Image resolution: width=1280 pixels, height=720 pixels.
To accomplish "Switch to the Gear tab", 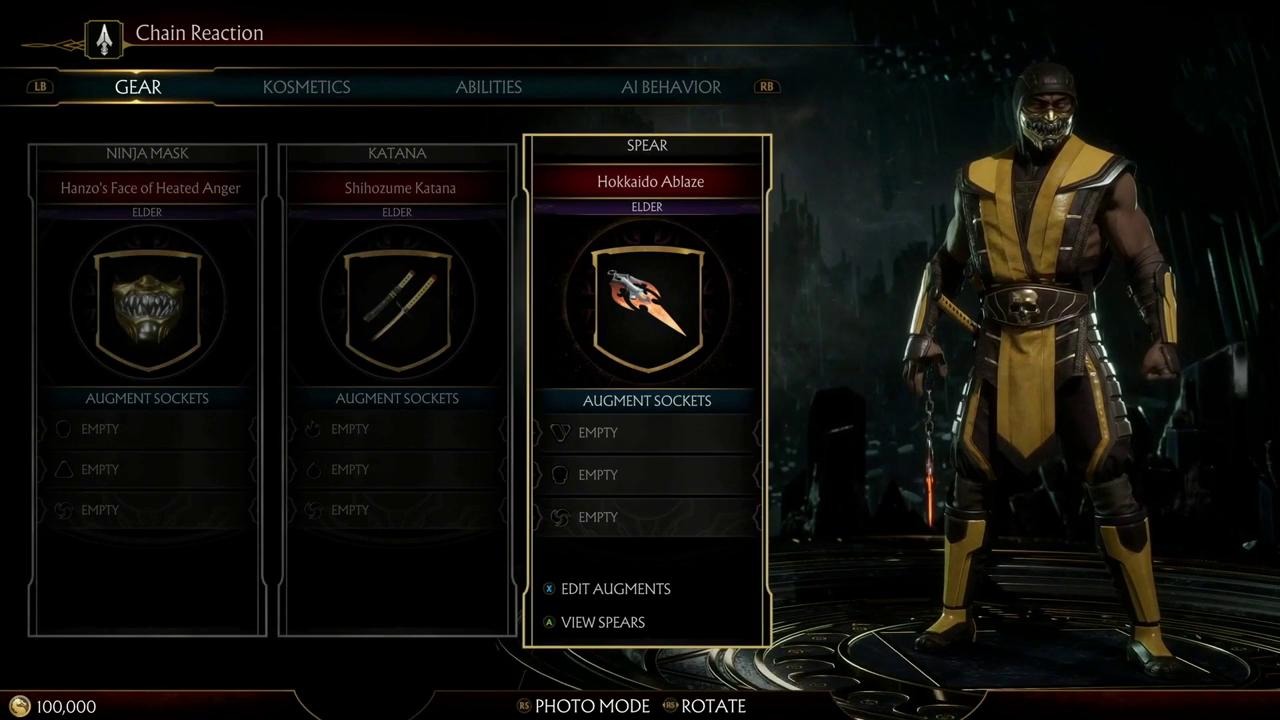I will coord(138,87).
